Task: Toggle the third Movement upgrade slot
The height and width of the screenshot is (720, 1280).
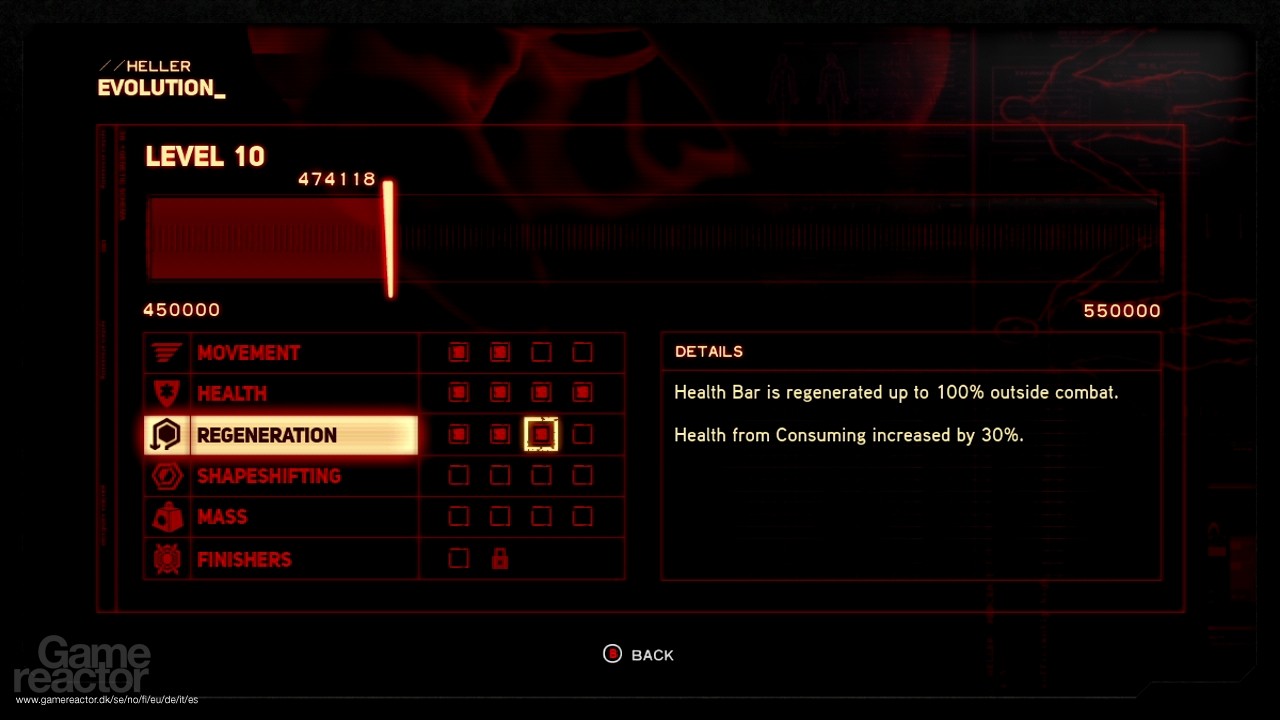Action: 540,352
